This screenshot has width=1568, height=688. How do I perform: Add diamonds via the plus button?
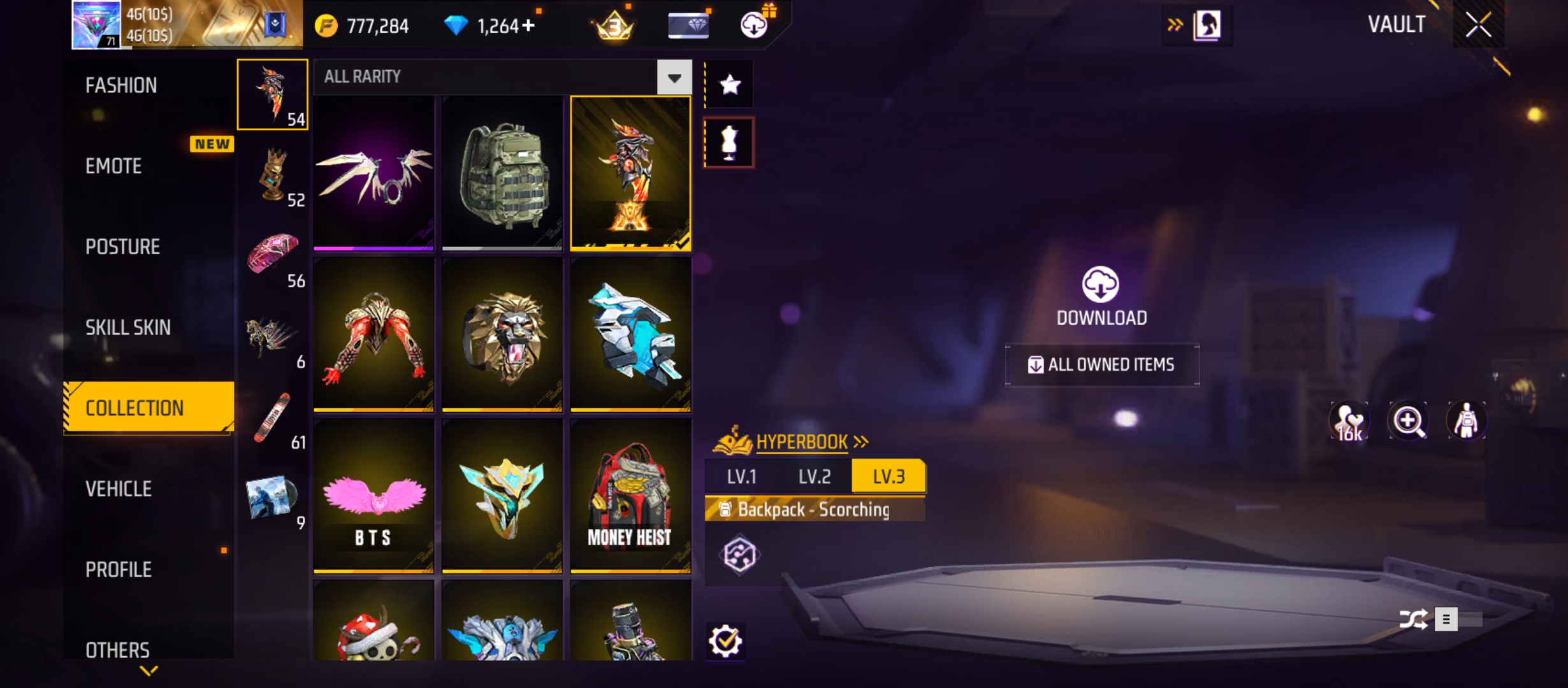528,25
